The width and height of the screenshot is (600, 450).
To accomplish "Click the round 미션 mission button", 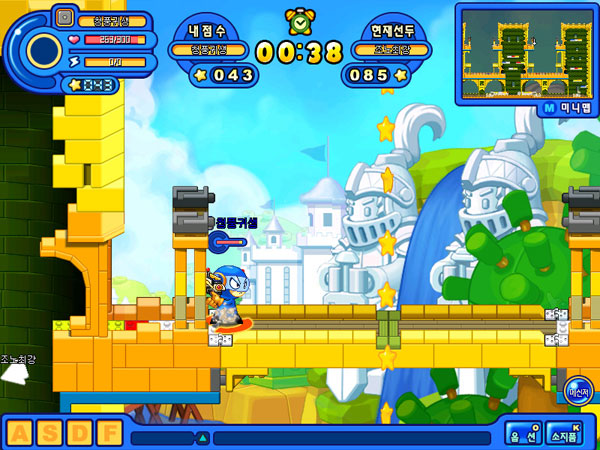I will pyautogui.click(x=576, y=392).
